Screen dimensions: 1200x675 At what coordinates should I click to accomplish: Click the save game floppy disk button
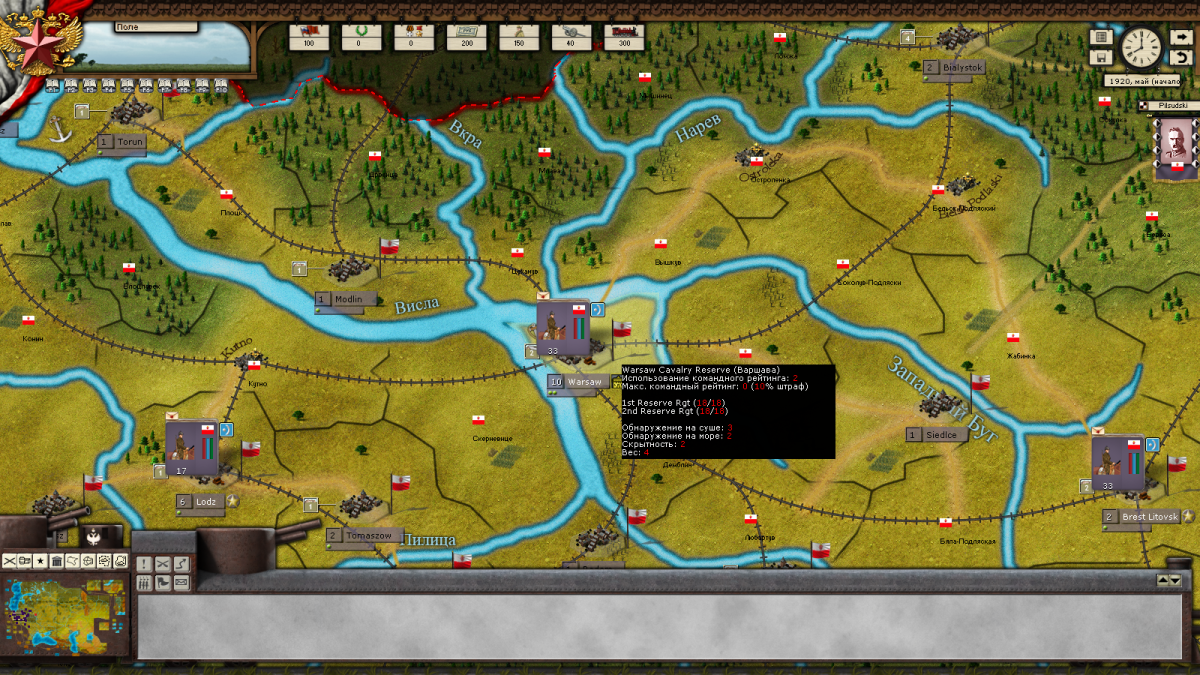click(1101, 59)
